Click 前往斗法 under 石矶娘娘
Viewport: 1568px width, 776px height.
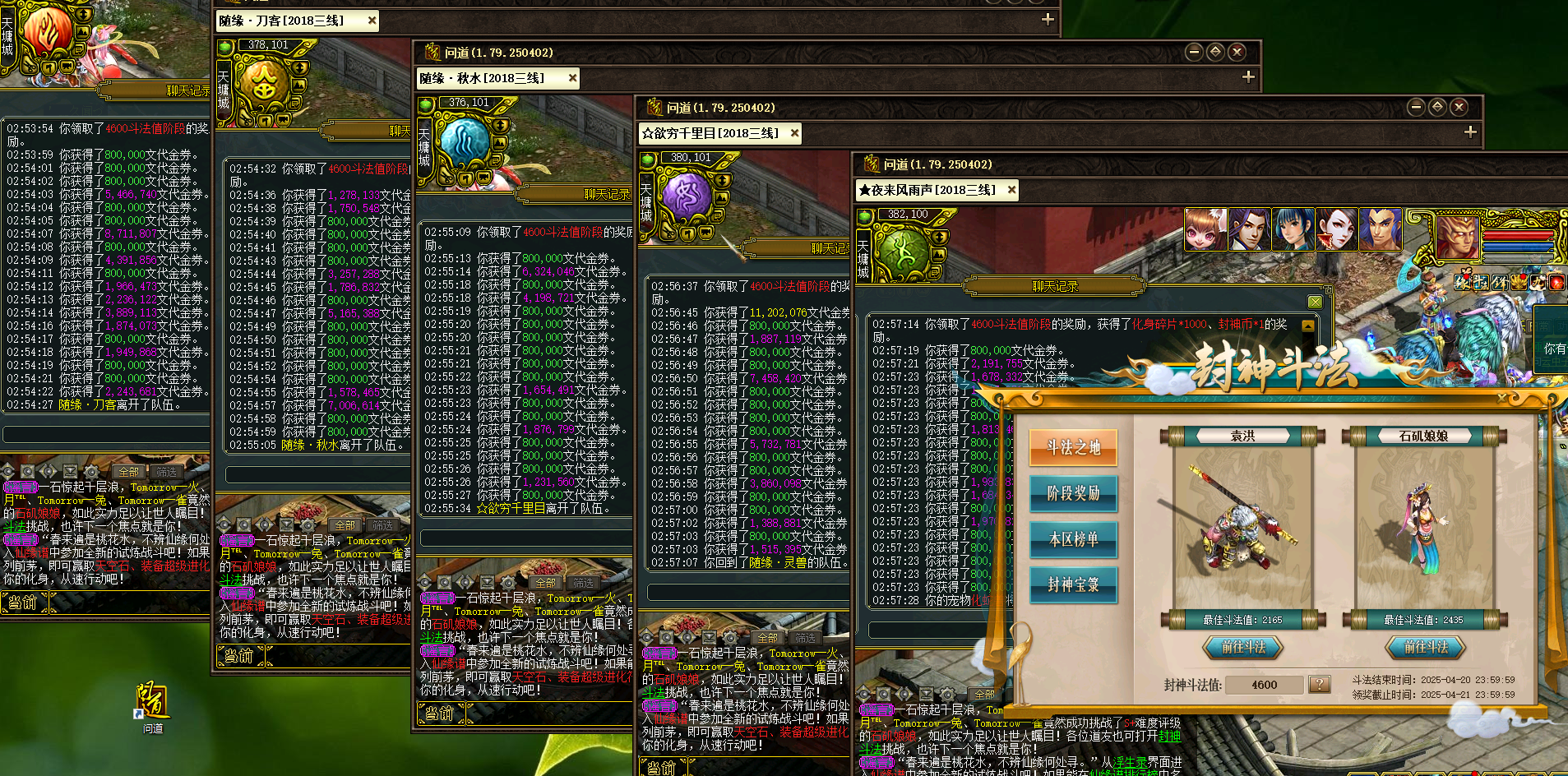1426,648
